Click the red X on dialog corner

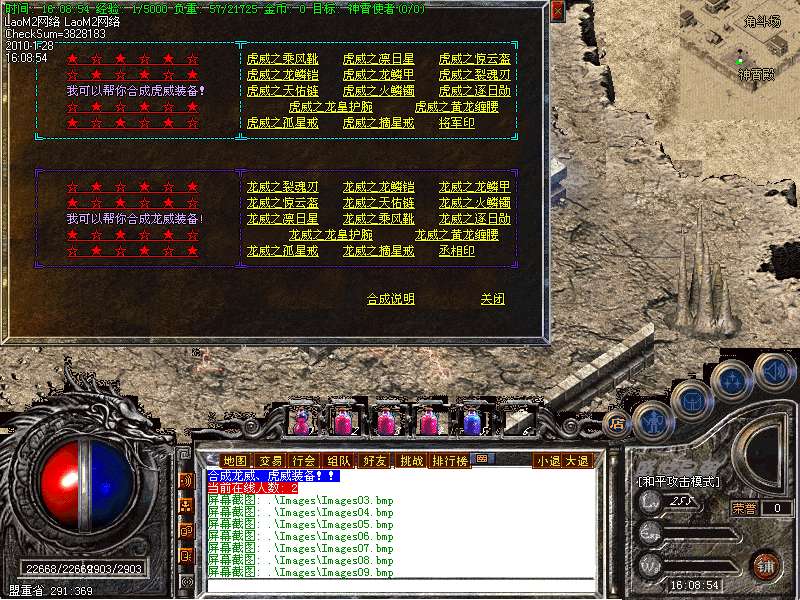click(557, 10)
